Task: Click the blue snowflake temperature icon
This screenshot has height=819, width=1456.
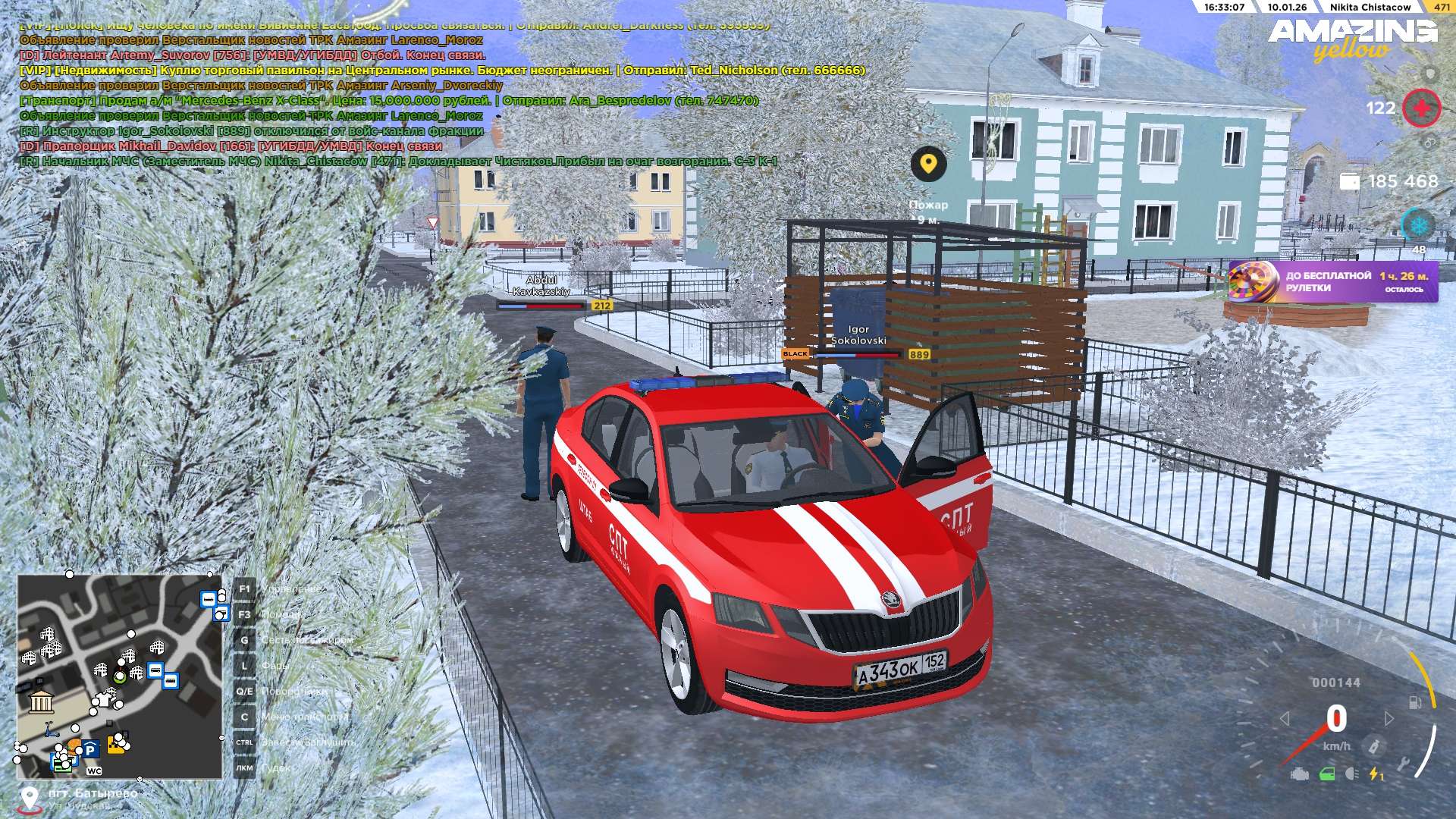Action: point(1417,225)
